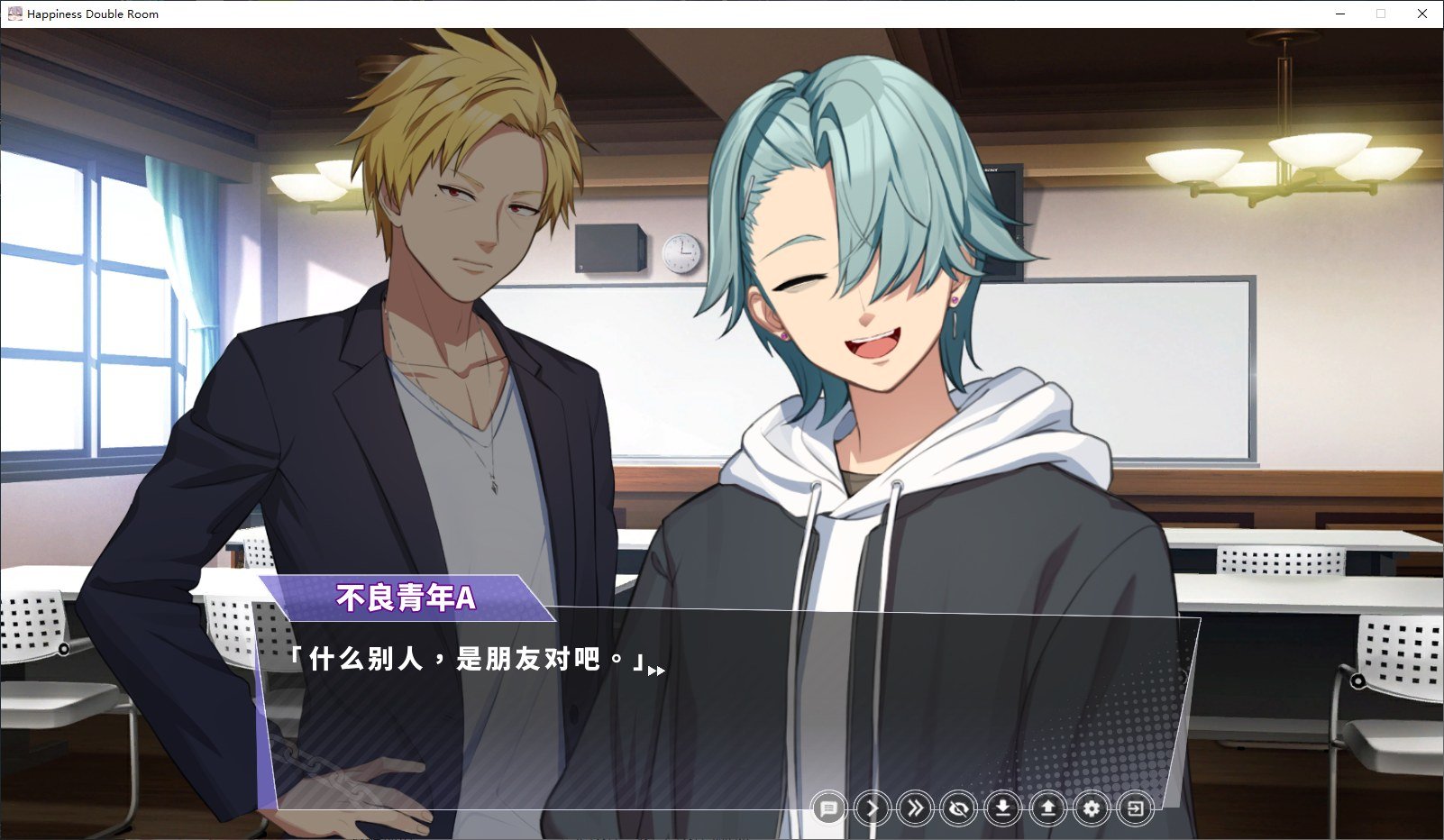Click the single-arrow auto-advance button

point(872,808)
